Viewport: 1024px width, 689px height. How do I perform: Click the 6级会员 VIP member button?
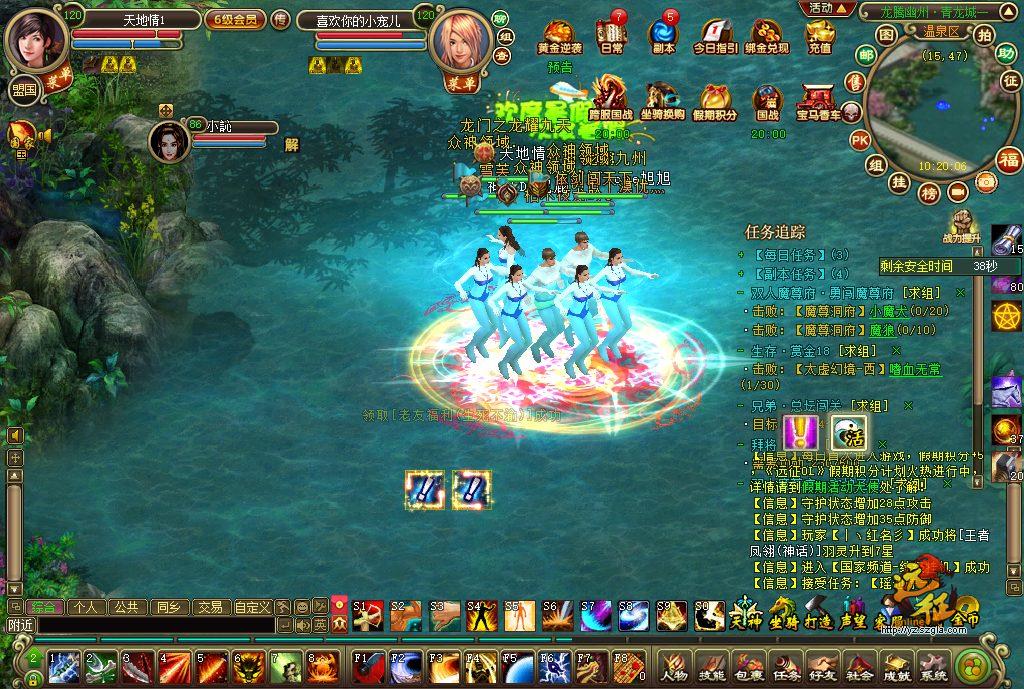[x=236, y=19]
